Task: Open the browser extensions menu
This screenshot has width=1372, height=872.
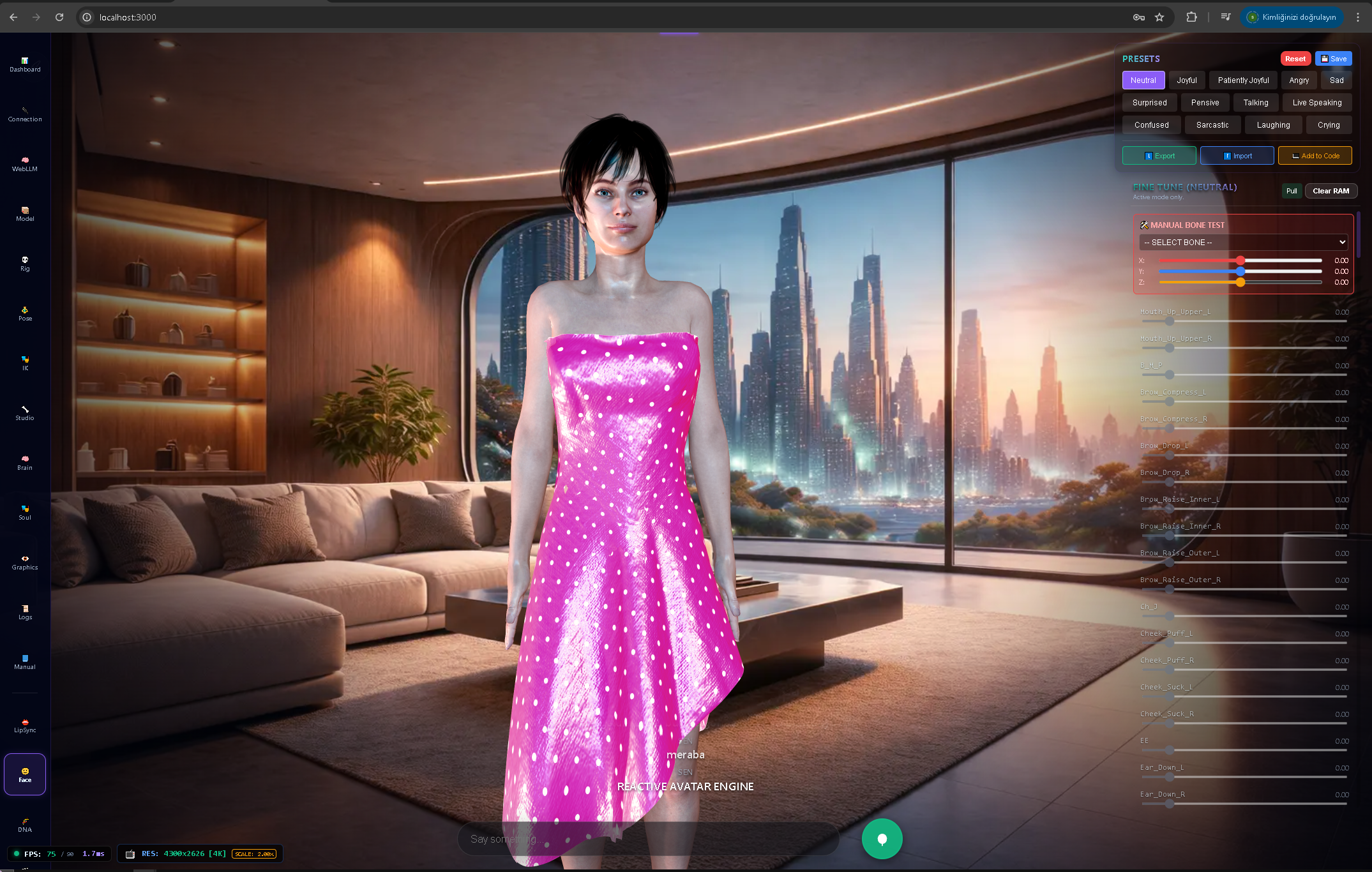Action: (x=1191, y=17)
